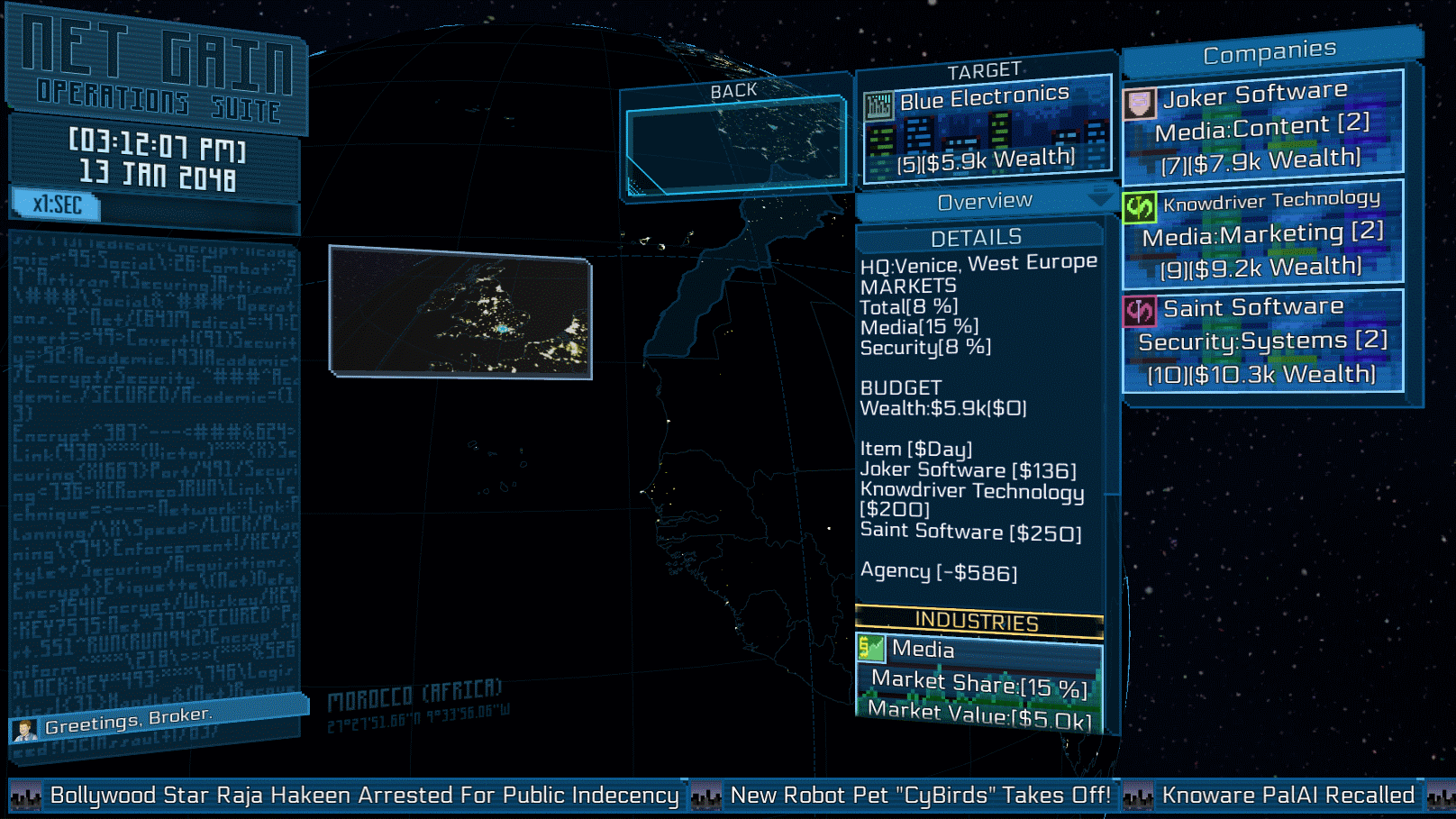
Task: Read the Bollywood Star Raja Hakeen headline
Action: [x=364, y=796]
